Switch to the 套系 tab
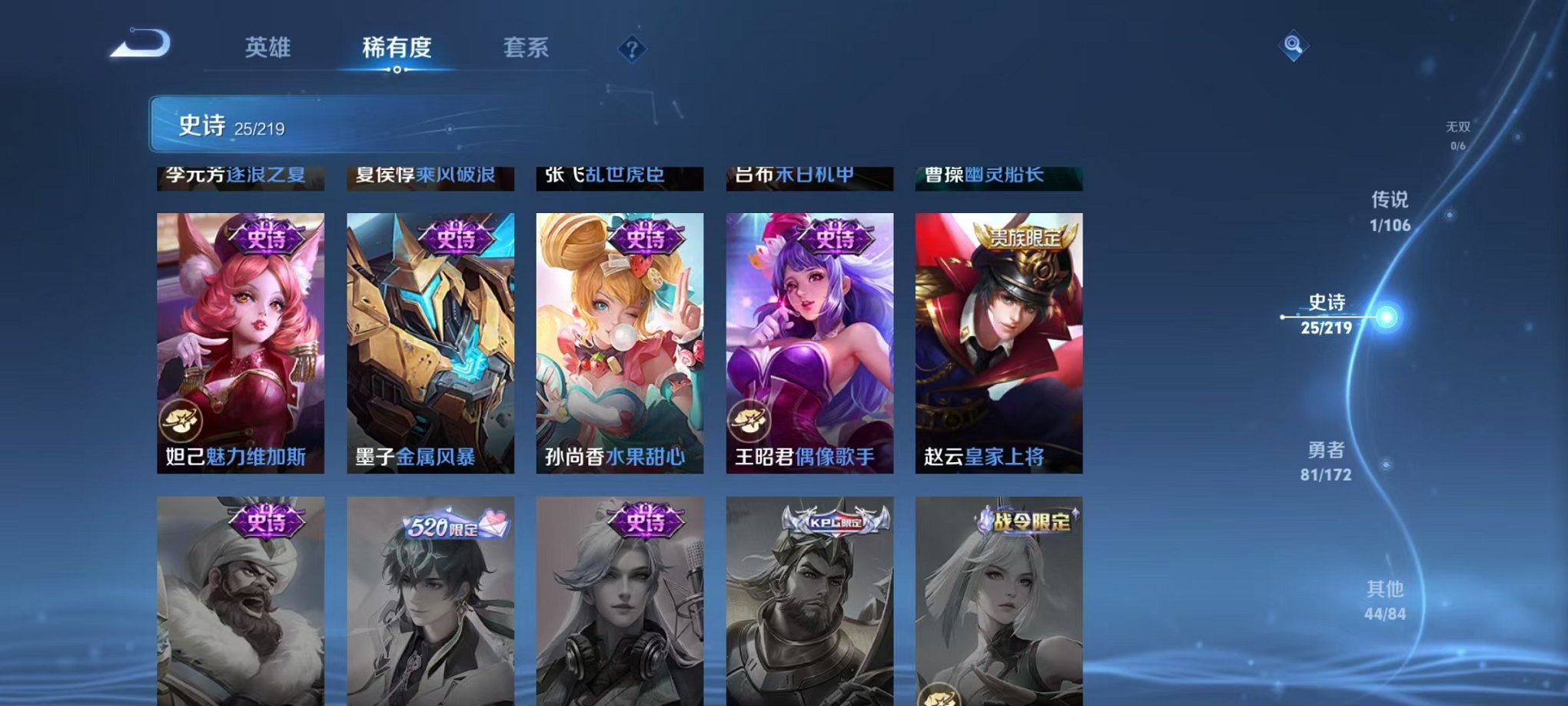This screenshot has width=1568, height=706. coord(529,48)
